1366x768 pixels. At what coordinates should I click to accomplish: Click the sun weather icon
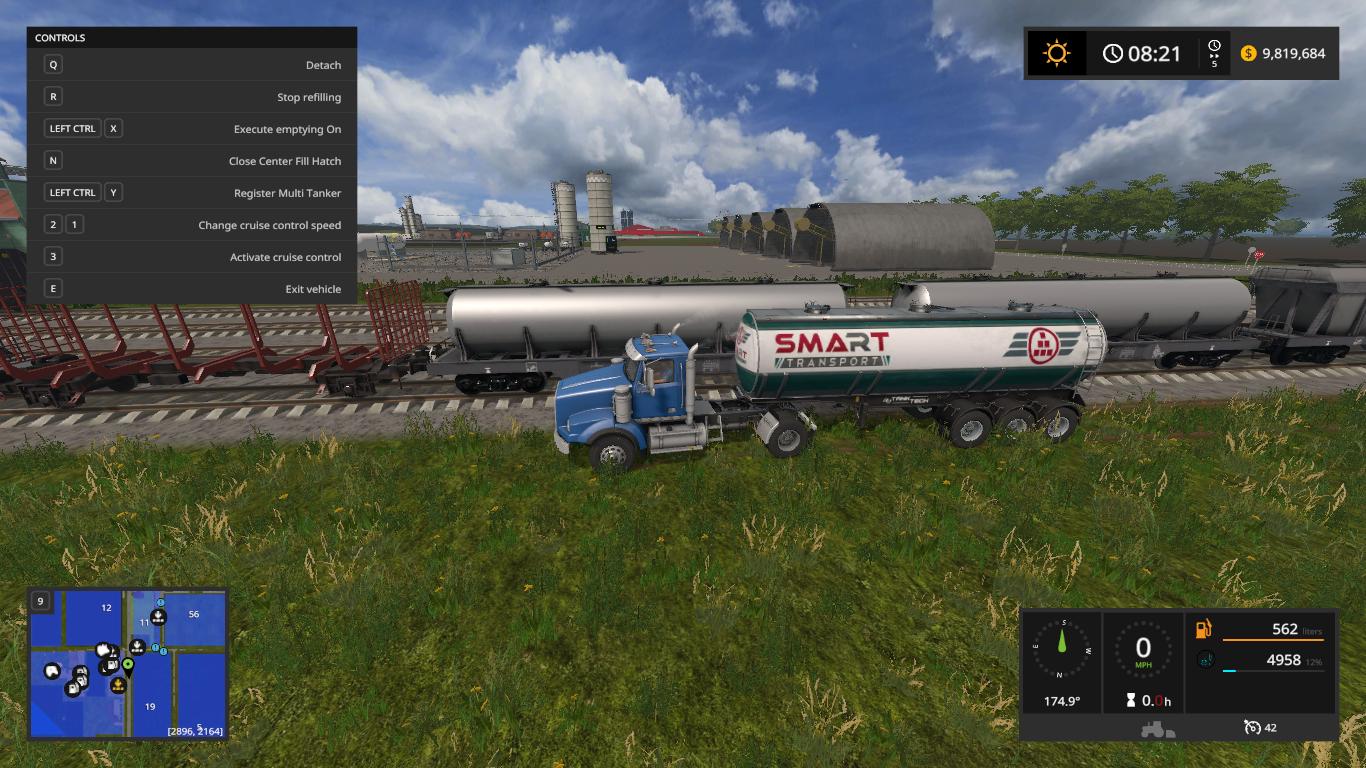1056,53
